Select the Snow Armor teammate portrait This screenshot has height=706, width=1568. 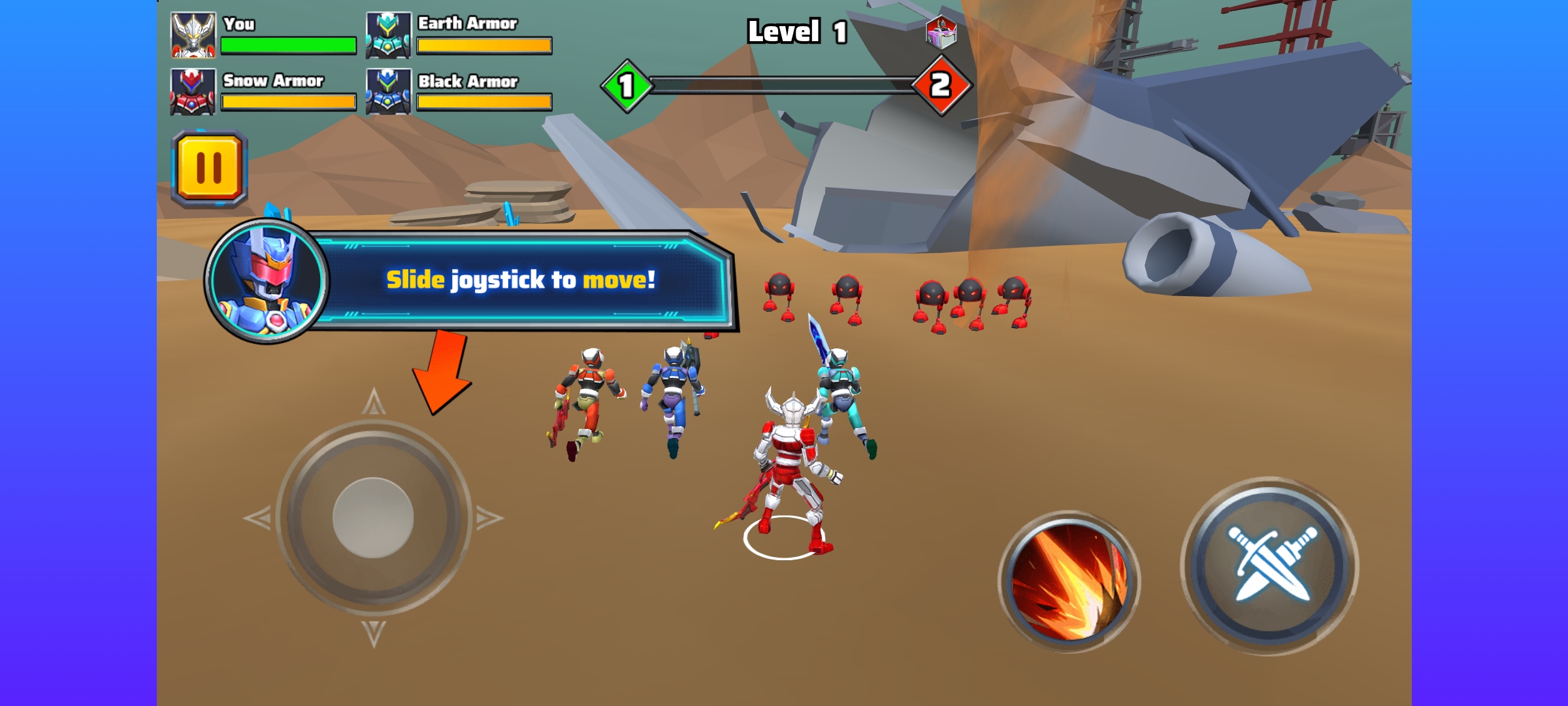point(193,92)
